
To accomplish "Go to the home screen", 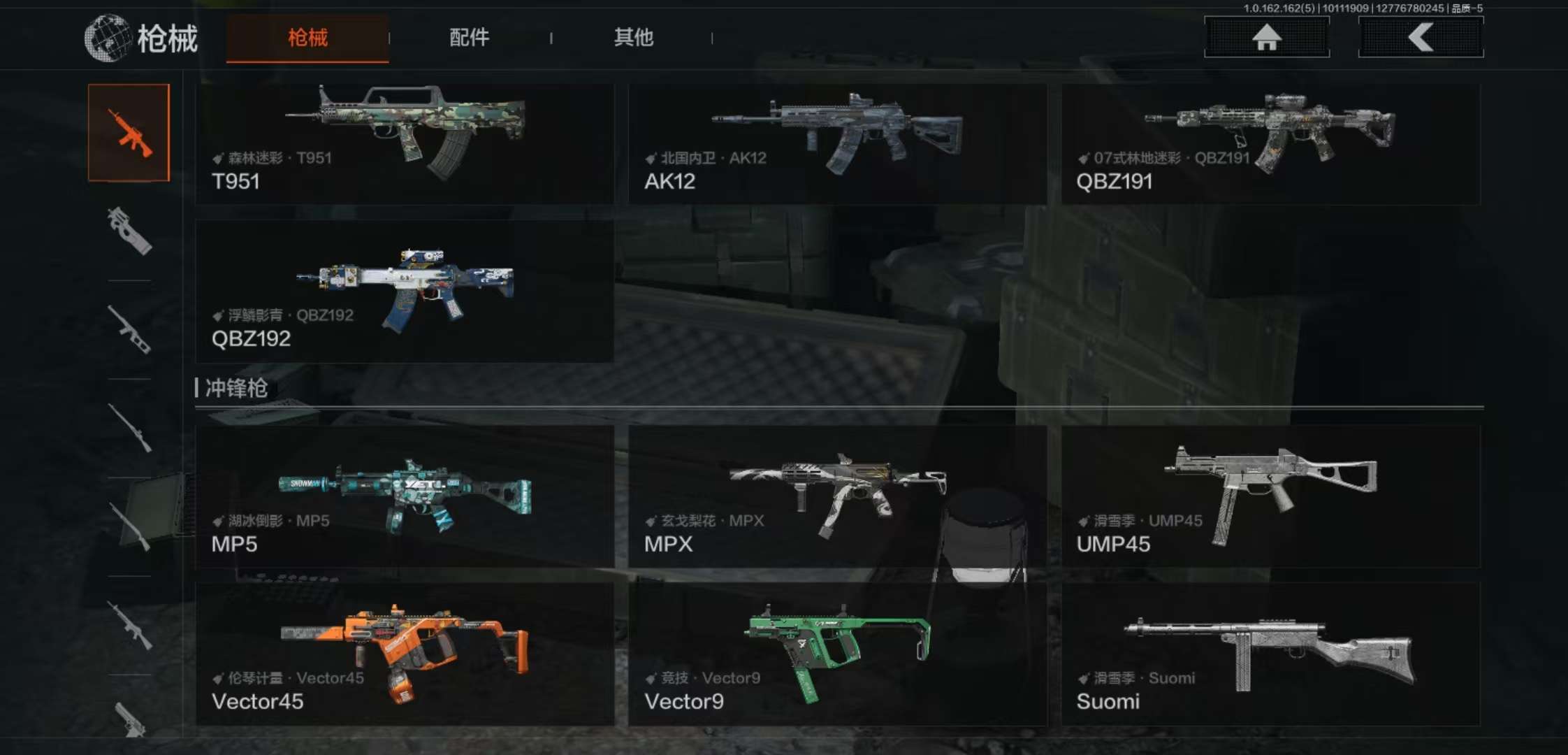I will pos(1266,37).
